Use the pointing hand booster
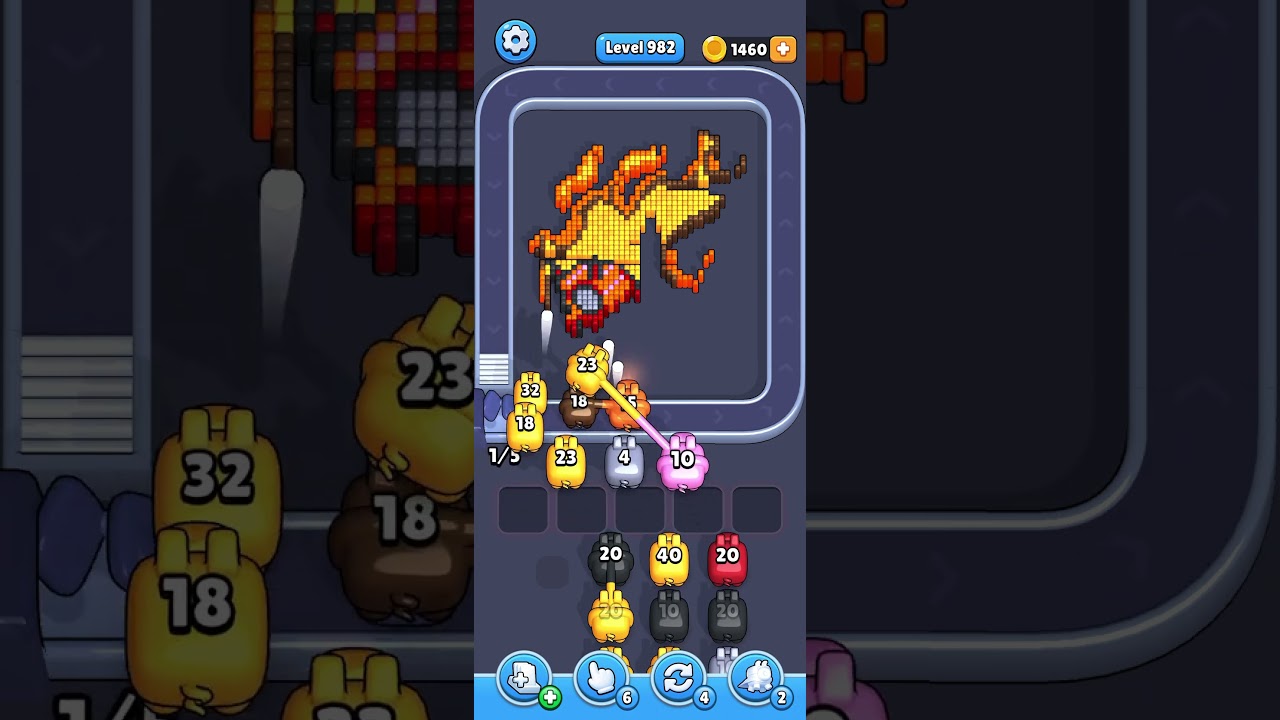 (601, 678)
